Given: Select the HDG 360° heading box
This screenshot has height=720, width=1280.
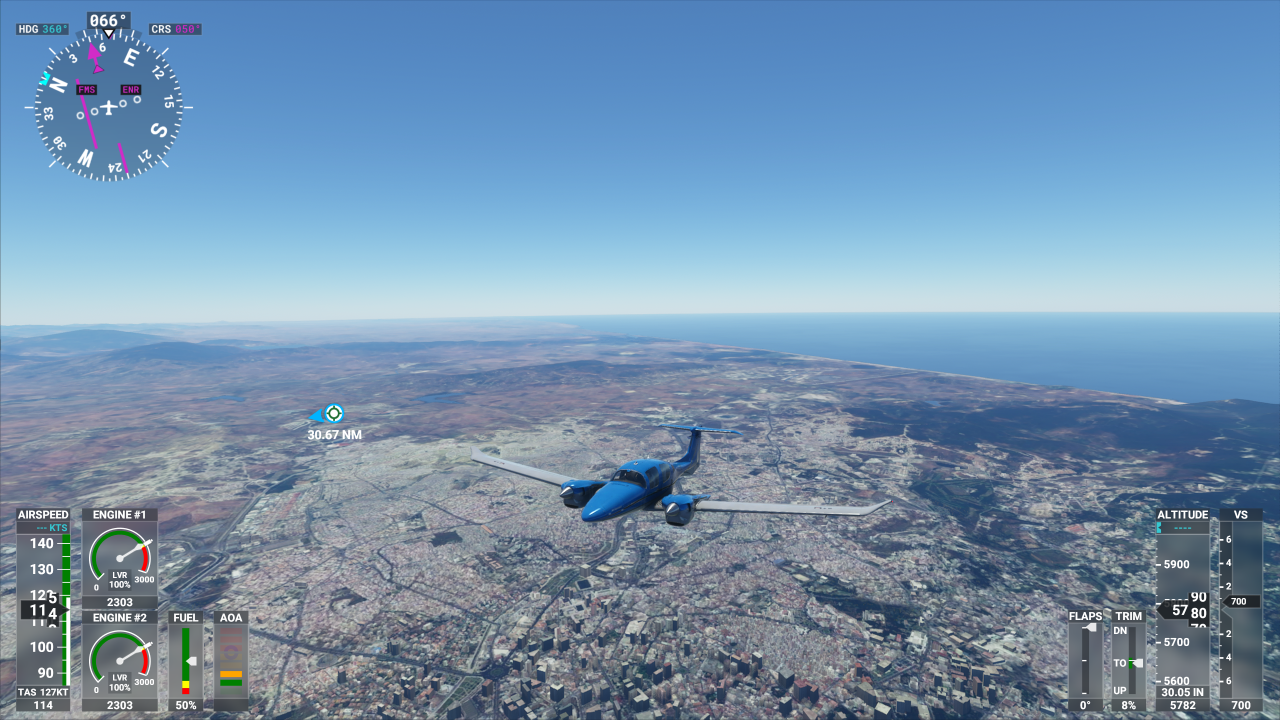Looking at the screenshot, I should (x=43, y=29).
